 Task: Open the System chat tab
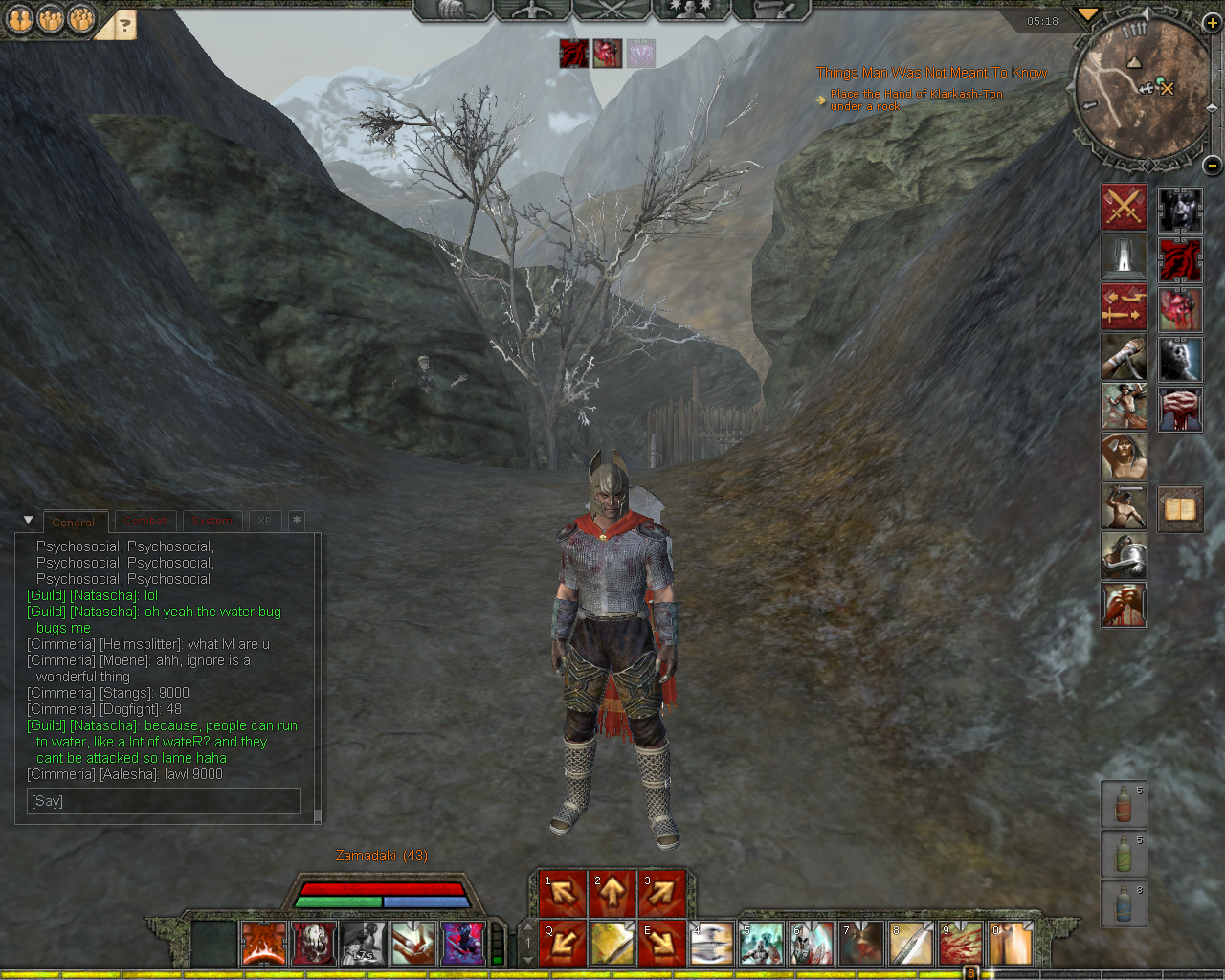pos(212,522)
